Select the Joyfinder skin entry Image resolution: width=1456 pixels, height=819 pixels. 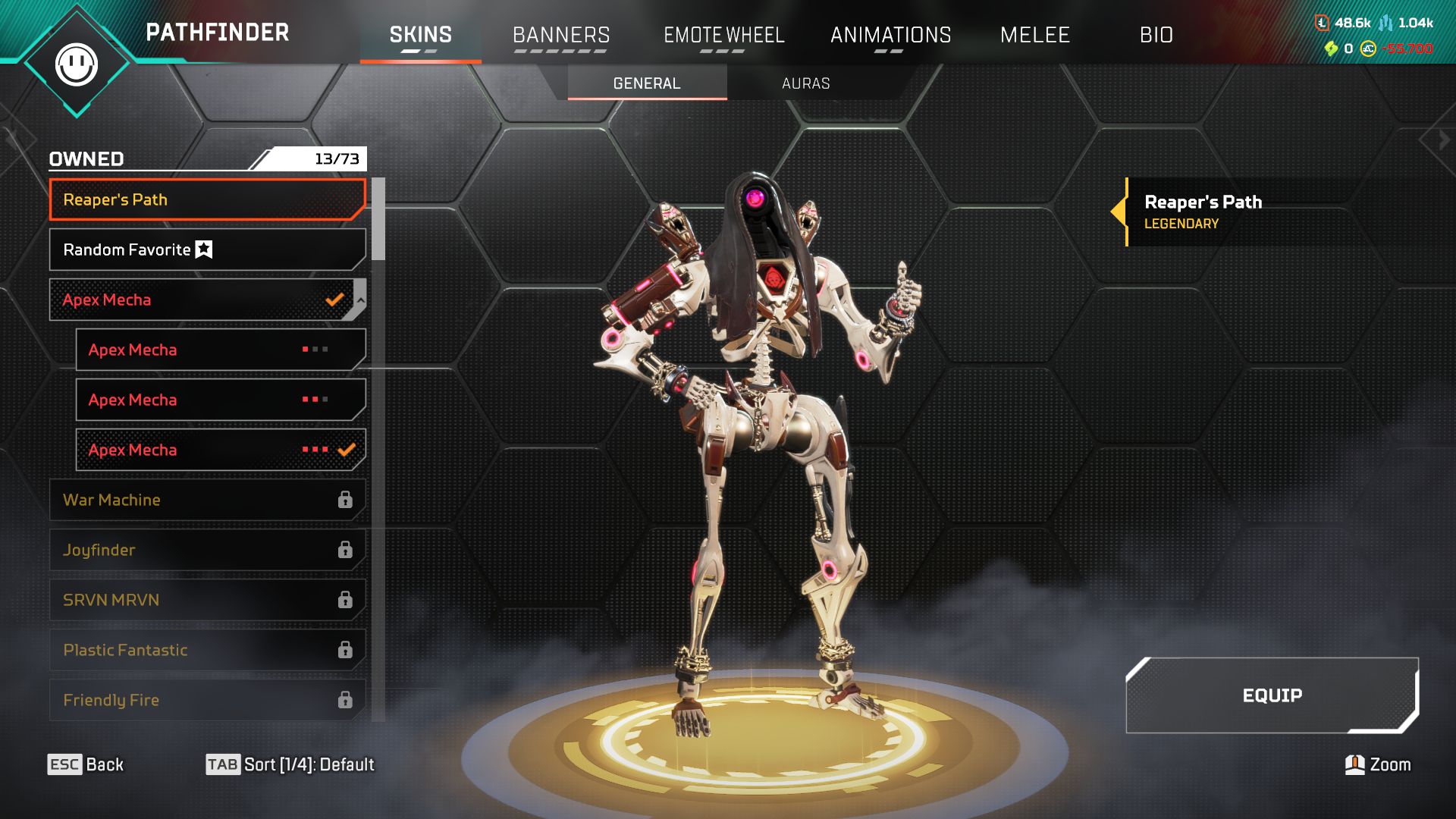pos(206,550)
